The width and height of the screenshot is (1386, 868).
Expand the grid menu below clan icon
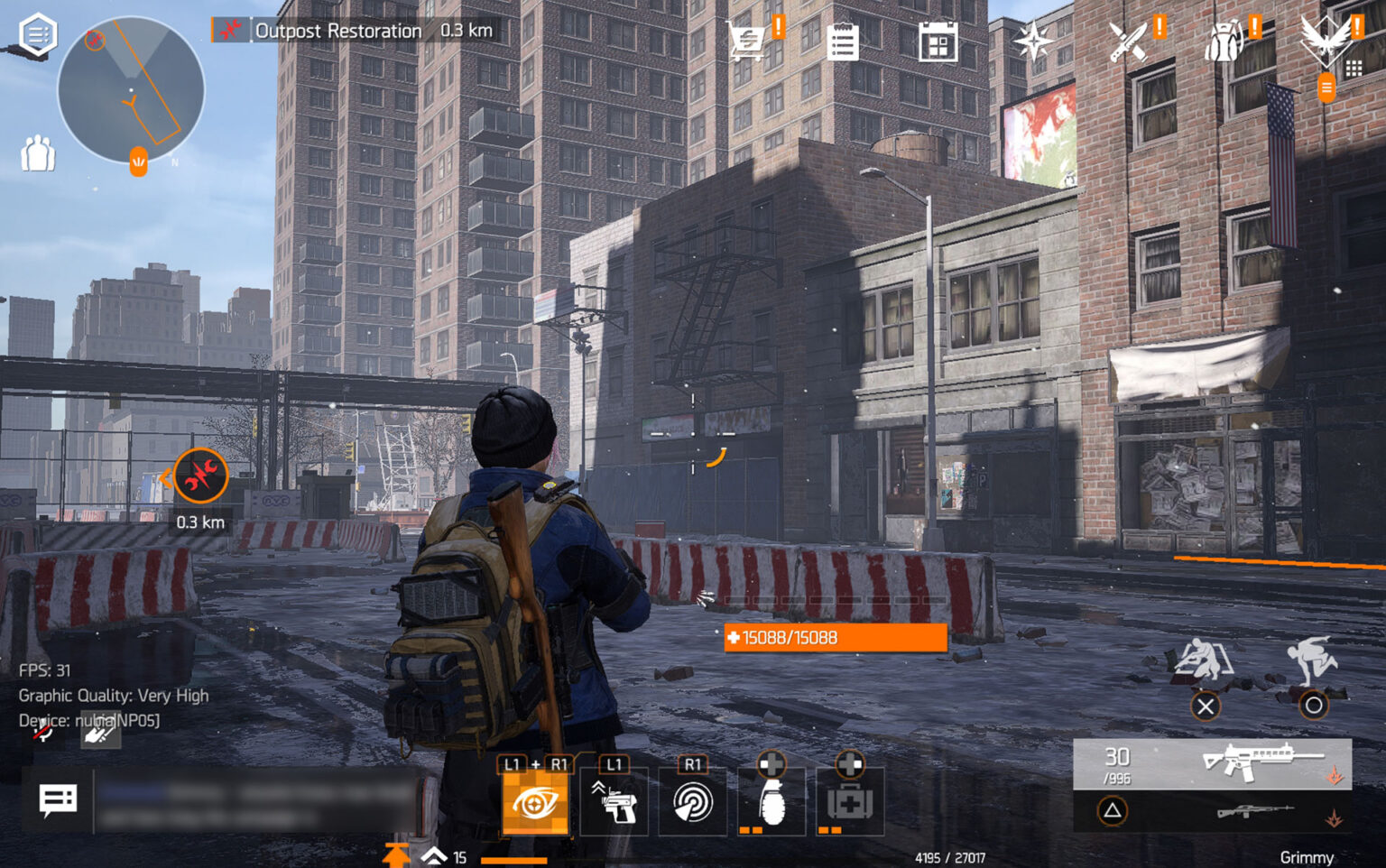click(x=1353, y=67)
